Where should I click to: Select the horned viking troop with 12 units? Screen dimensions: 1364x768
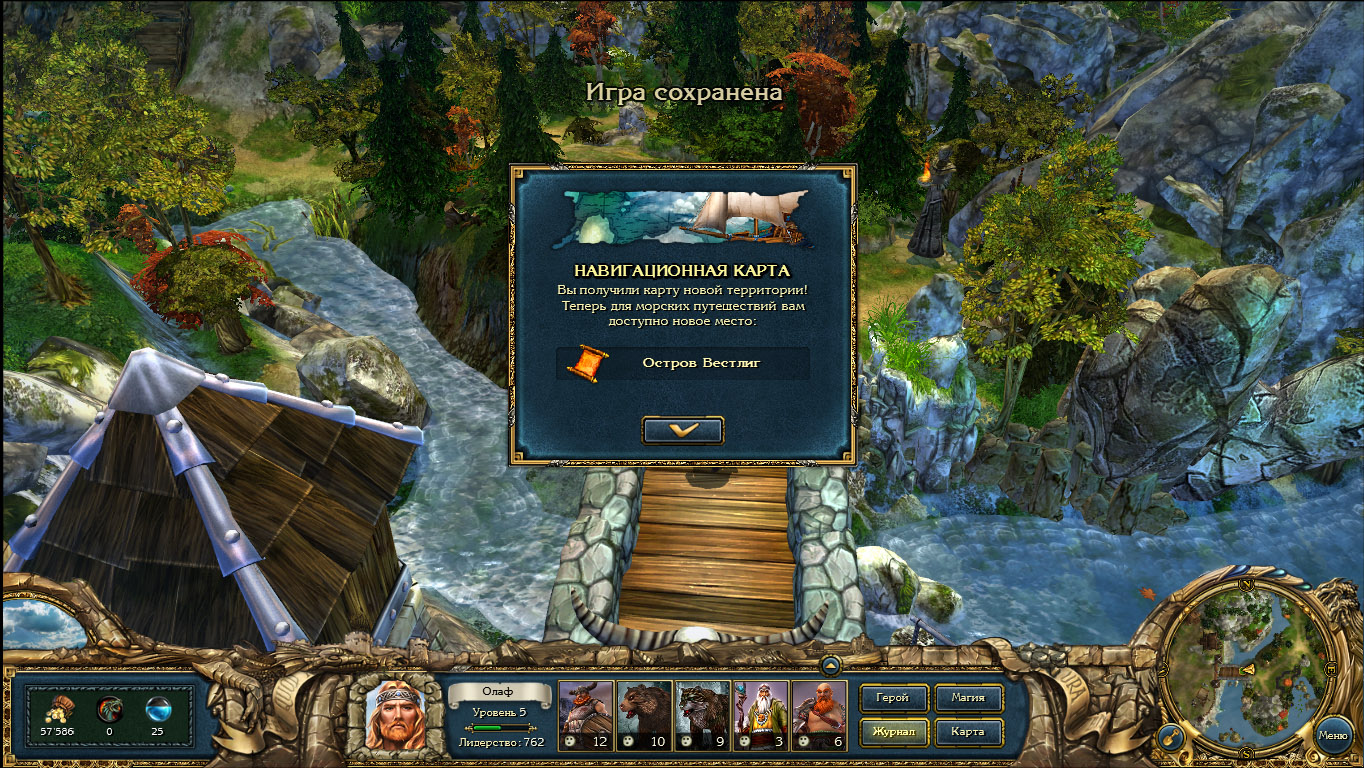(585, 715)
